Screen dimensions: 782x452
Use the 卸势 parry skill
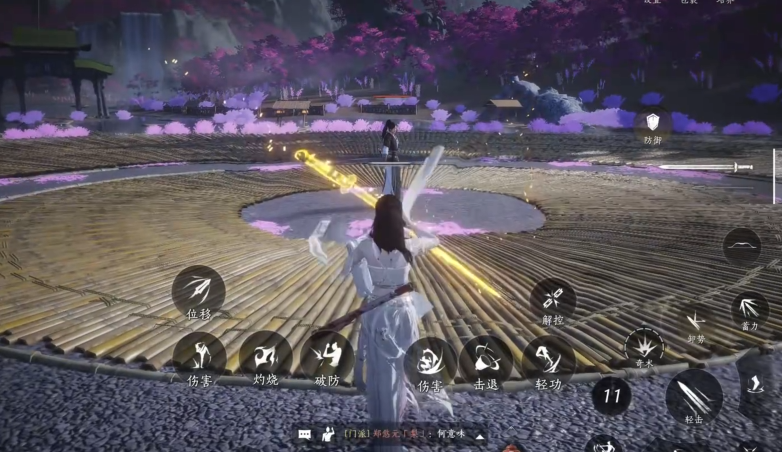696,322
